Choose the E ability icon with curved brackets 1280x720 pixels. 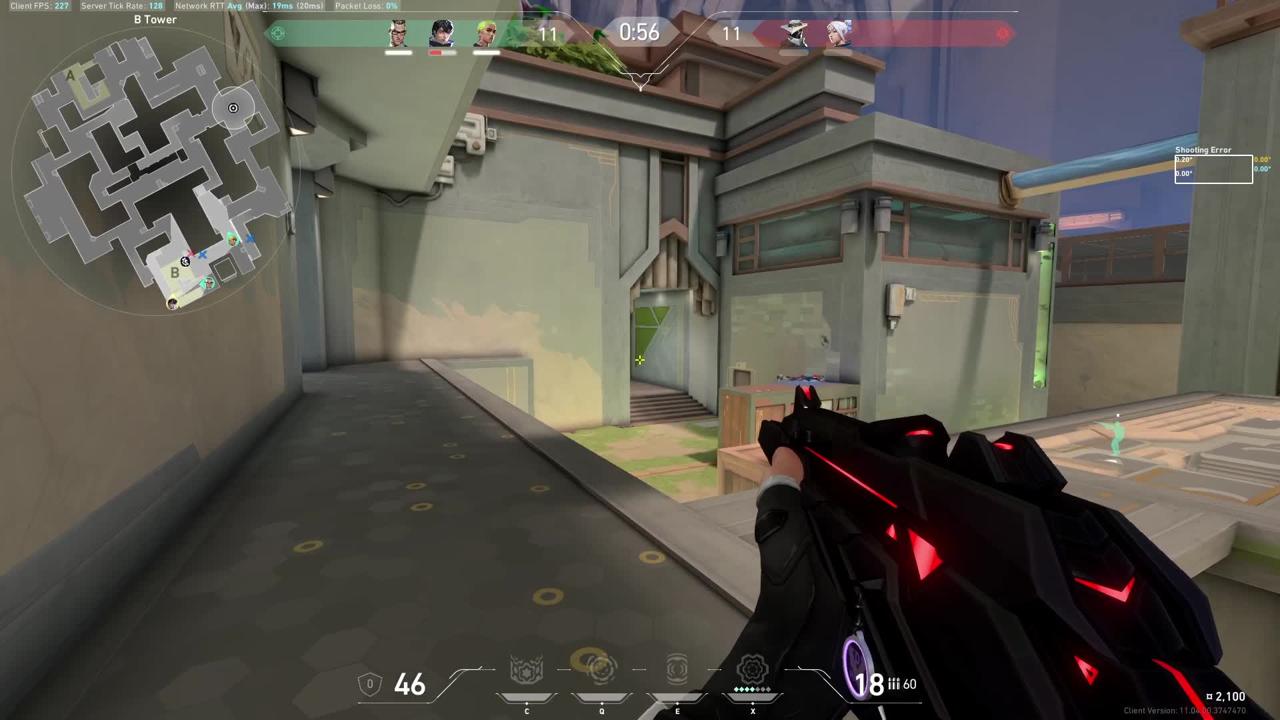tap(677, 668)
